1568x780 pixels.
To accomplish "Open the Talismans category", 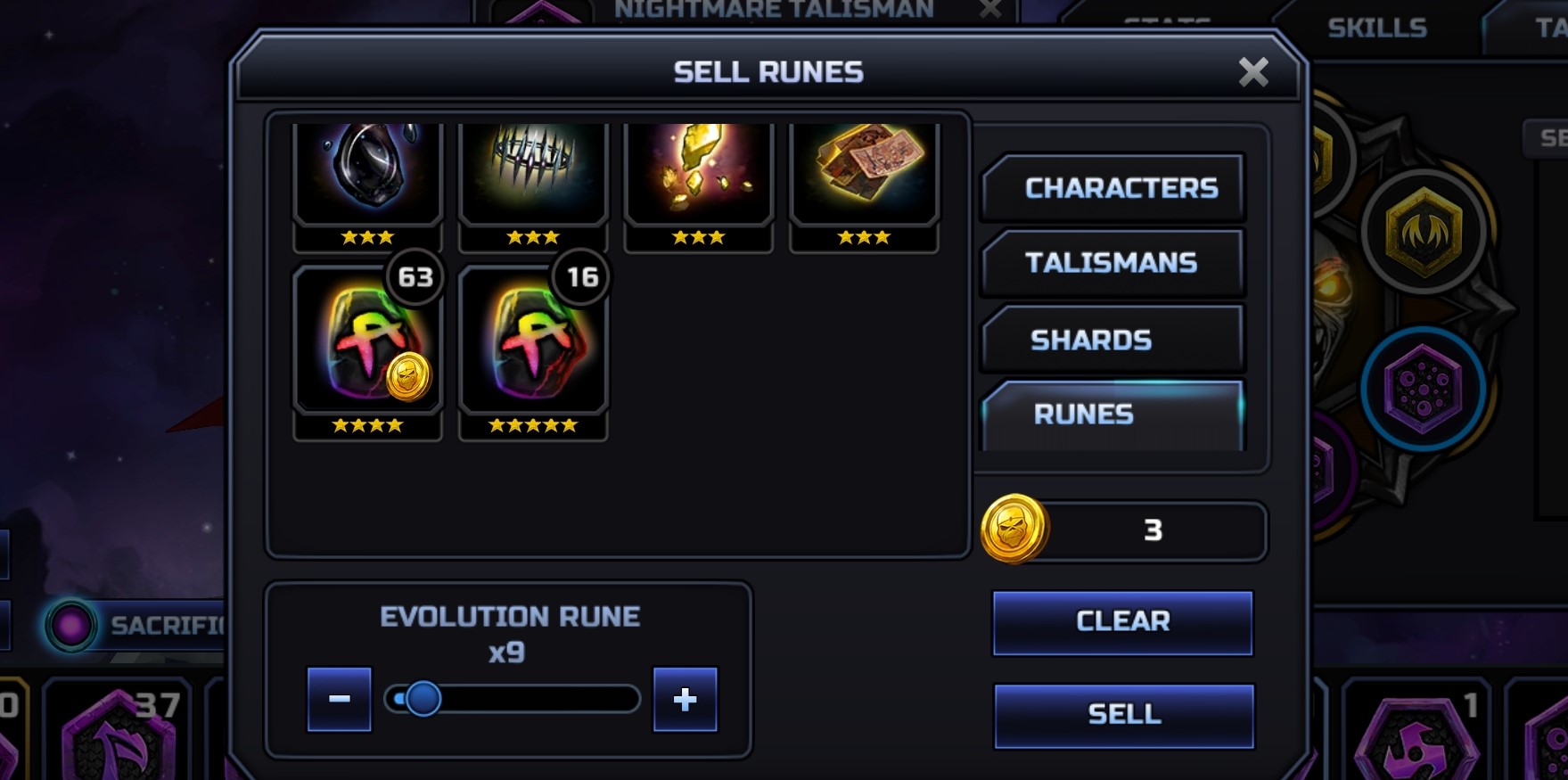I will 1112,263.
